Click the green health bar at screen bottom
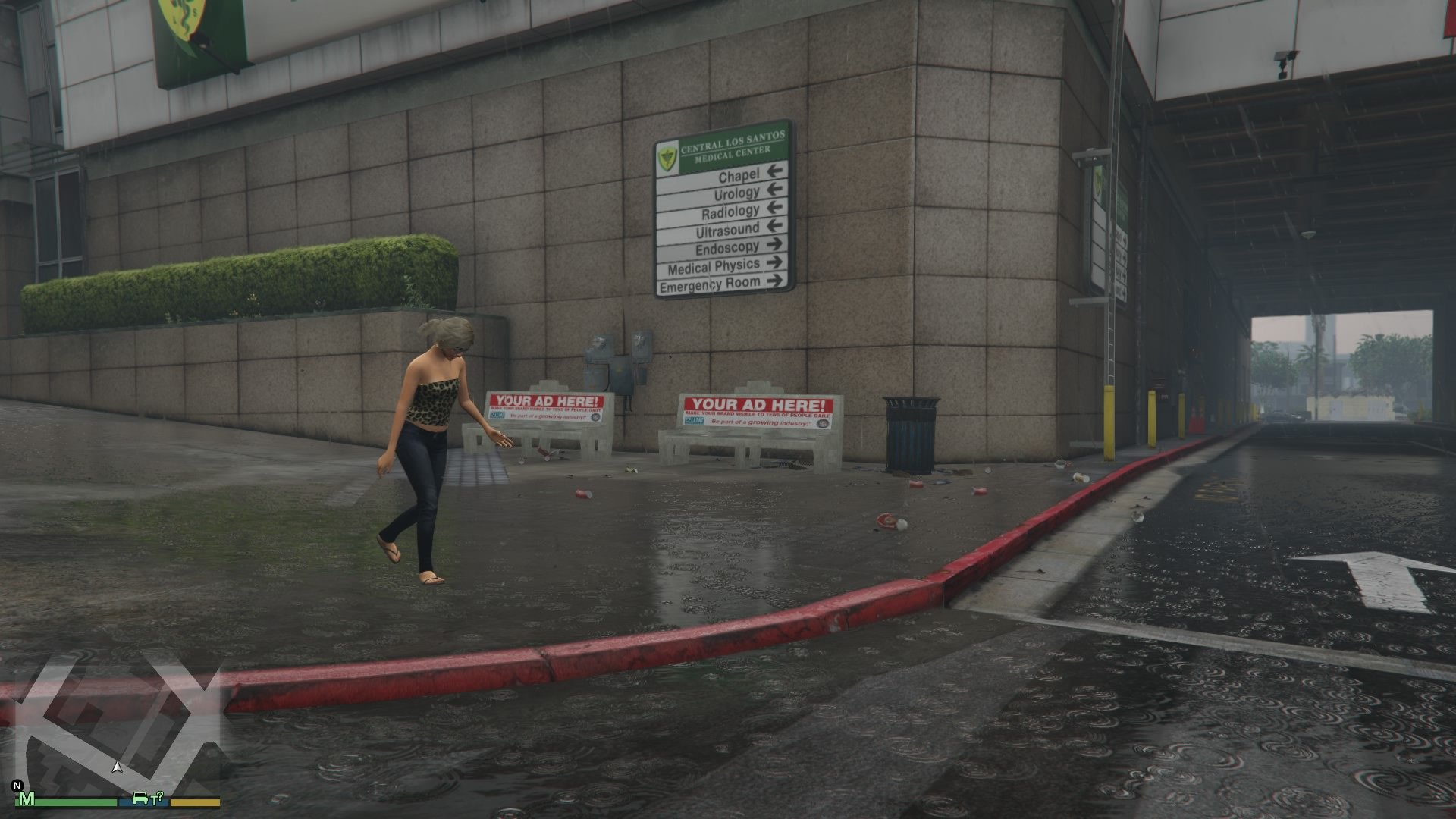 [x=76, y=802]
